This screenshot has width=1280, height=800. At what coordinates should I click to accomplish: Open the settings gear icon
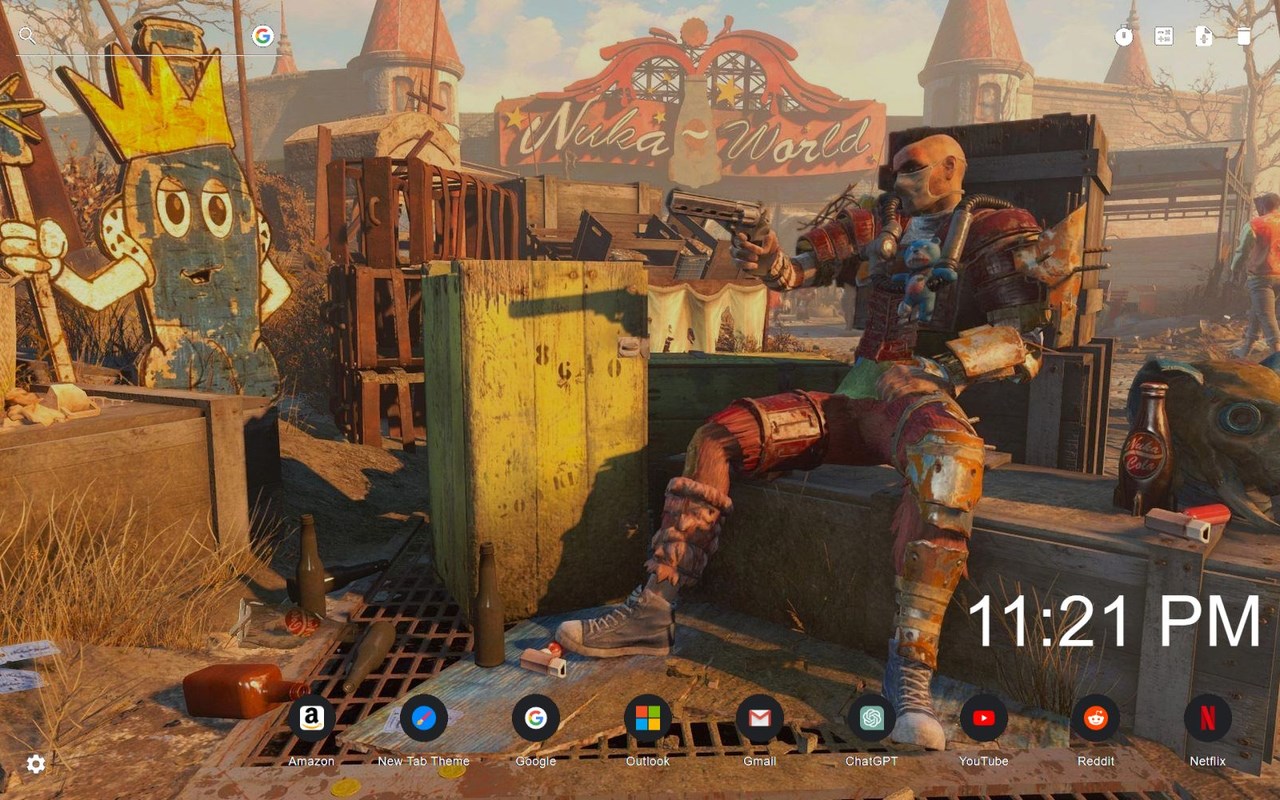[x=36, y=765]
